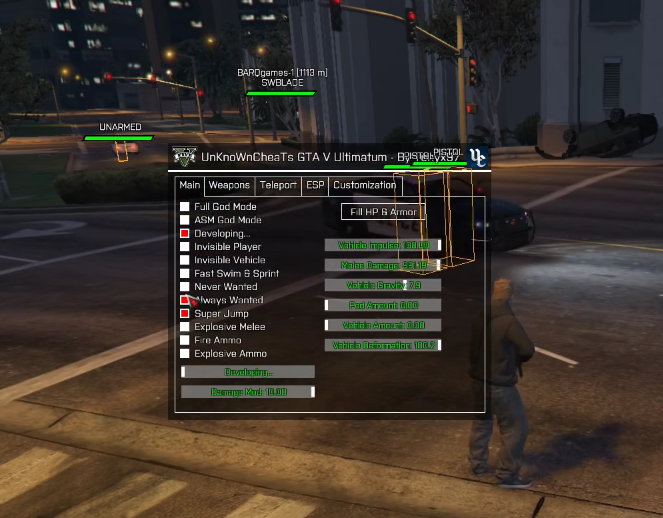This screenshot has height=518, width=663.
Task: Click the Fill HP & Armor button
Action: [x=383, y=212]
